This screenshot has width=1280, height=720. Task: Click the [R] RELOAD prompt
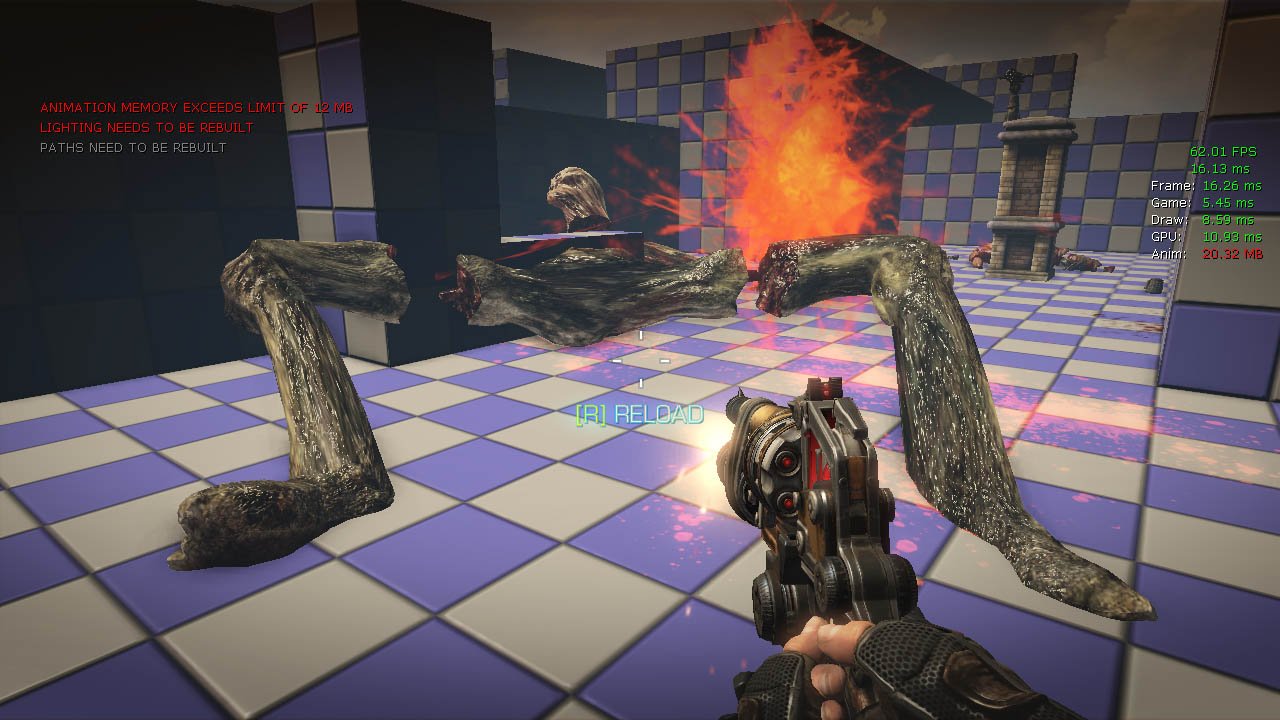coord(640,411)
